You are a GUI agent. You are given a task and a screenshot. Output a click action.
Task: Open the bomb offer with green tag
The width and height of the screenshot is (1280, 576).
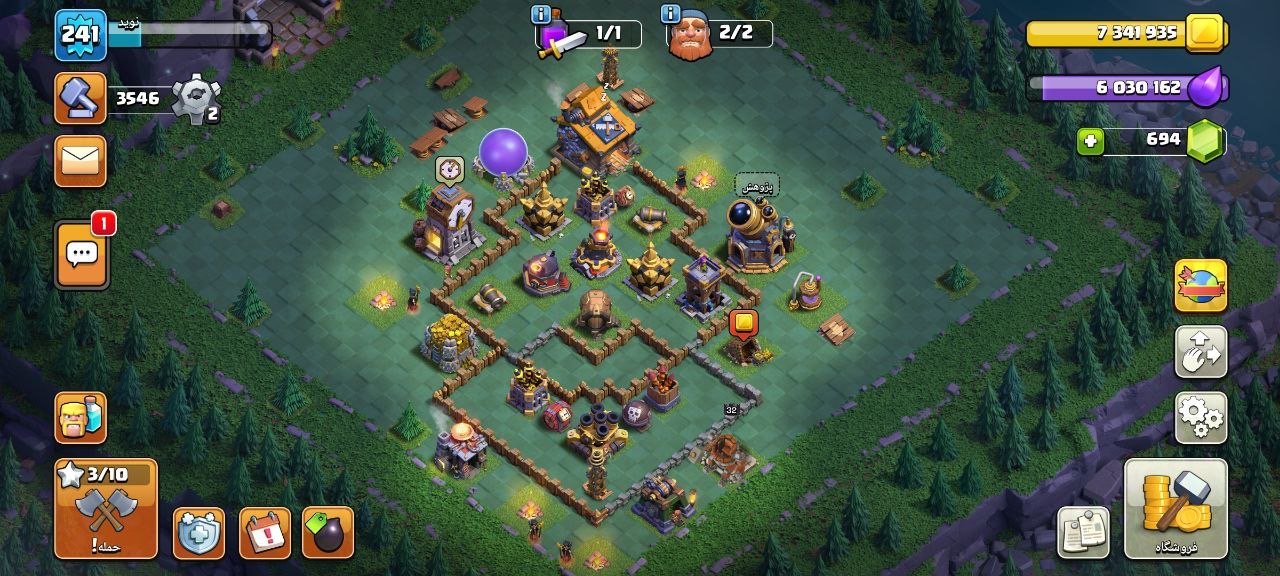click(327, 532)
